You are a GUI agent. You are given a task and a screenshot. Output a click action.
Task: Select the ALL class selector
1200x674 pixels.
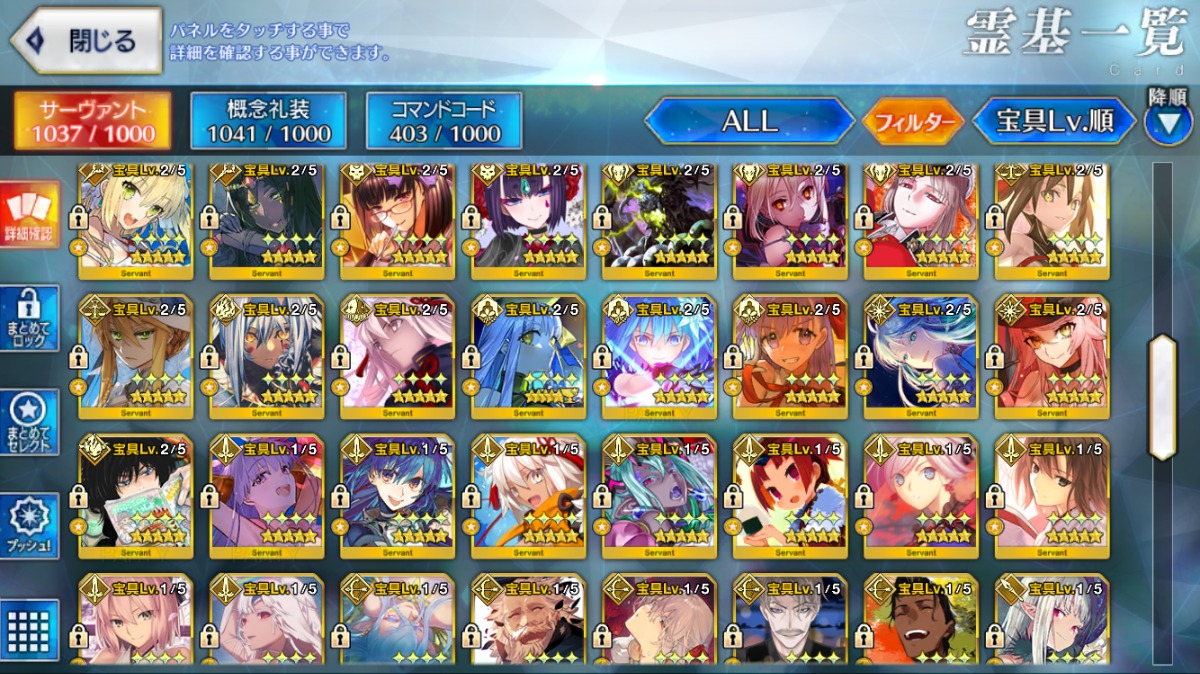coord(749,121)
